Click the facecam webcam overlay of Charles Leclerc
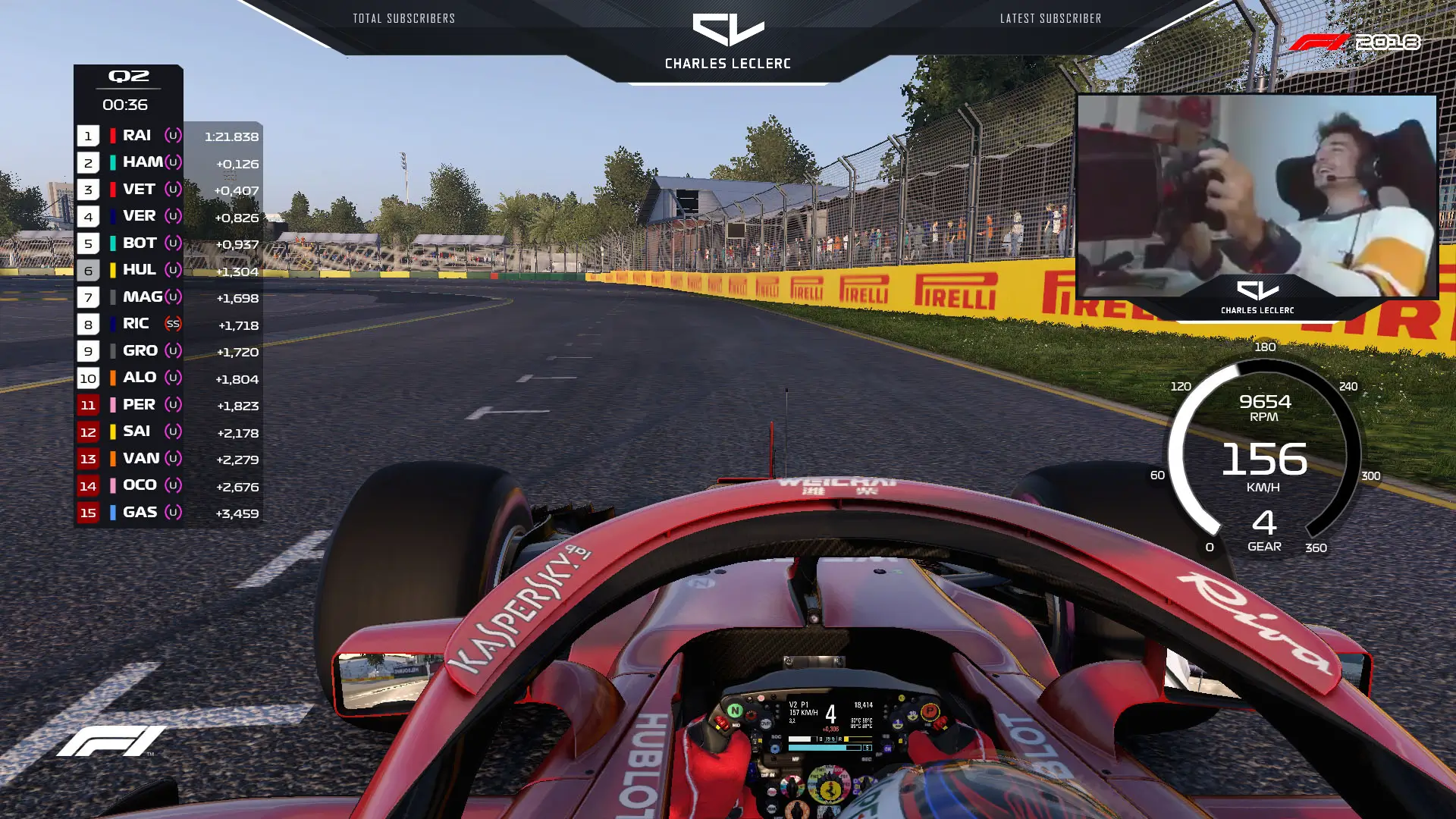 [1259, 193]
